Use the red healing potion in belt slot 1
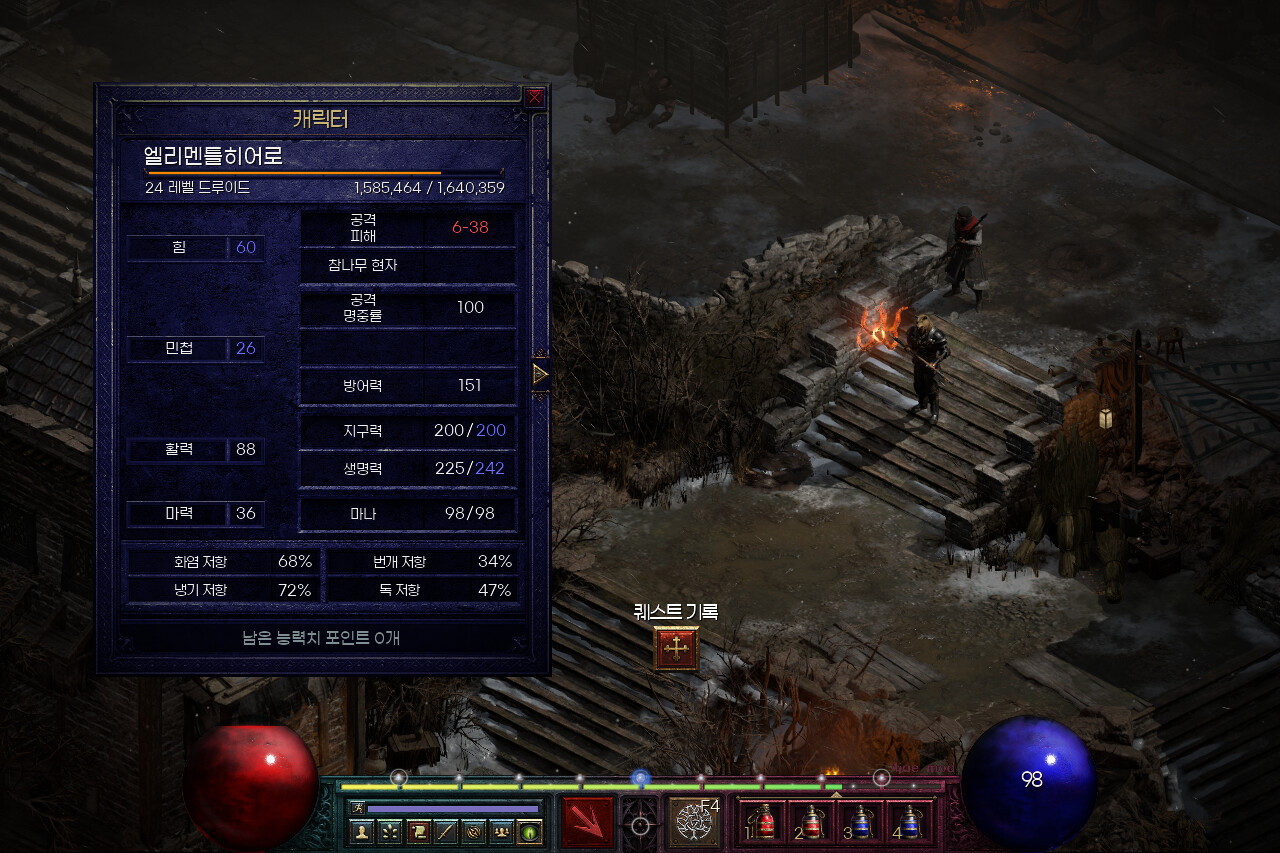Image resolution: width=1280 pixels, height=853 pixels. click(x=765, y=822)
